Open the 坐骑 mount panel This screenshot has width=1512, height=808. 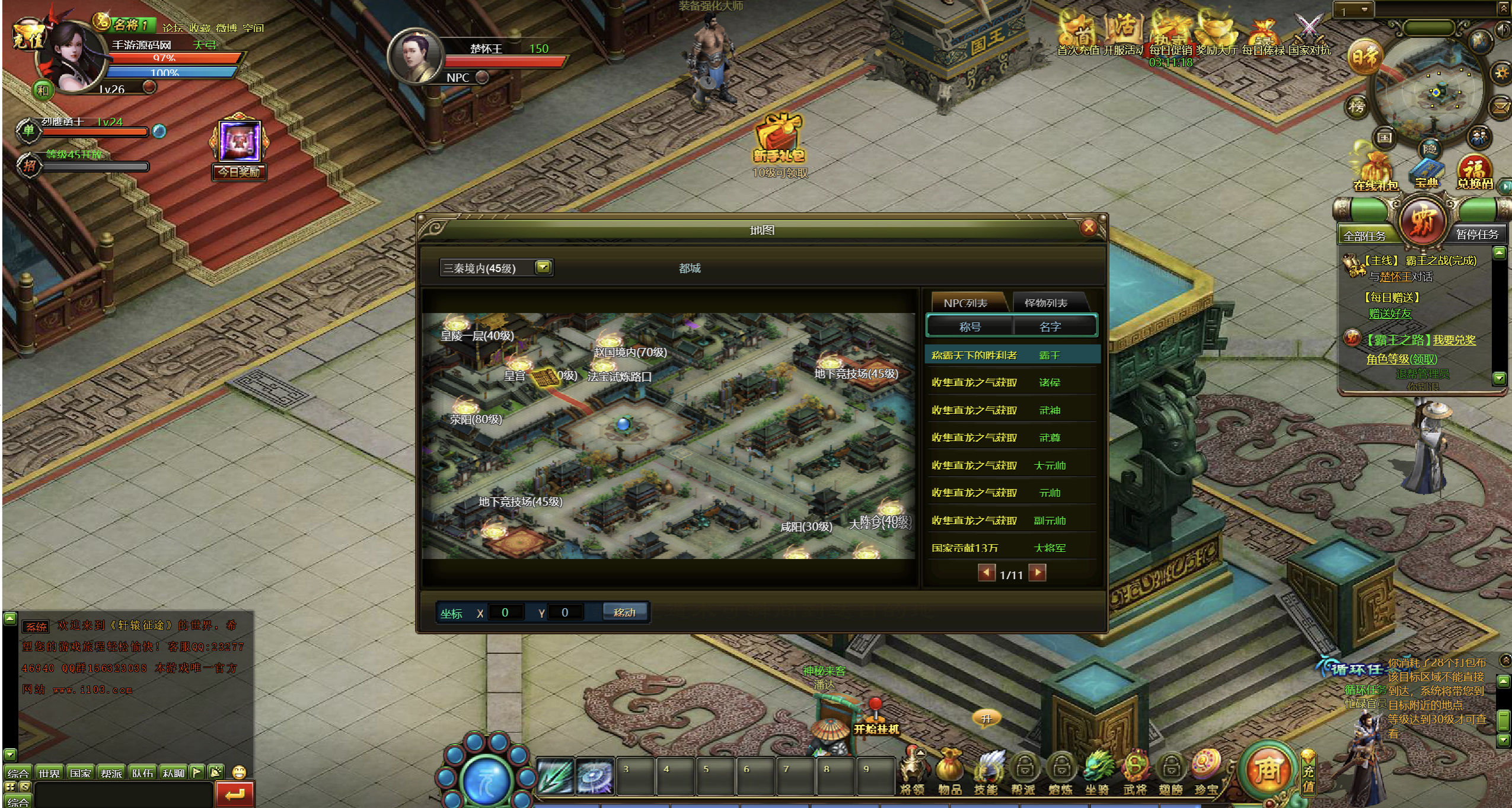(1097, 770)
